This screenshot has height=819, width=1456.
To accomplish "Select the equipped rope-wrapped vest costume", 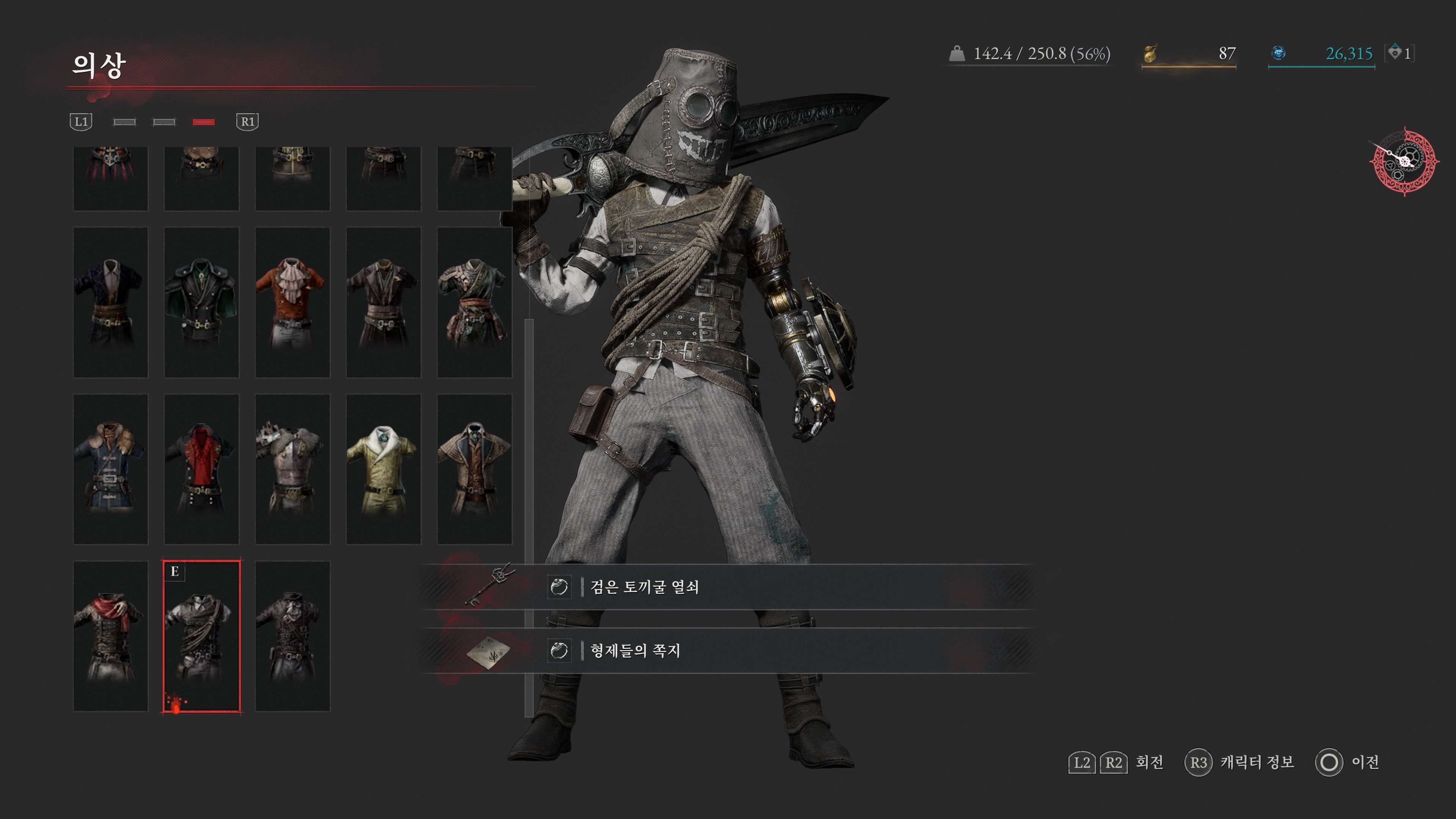I will coord(201,636).
